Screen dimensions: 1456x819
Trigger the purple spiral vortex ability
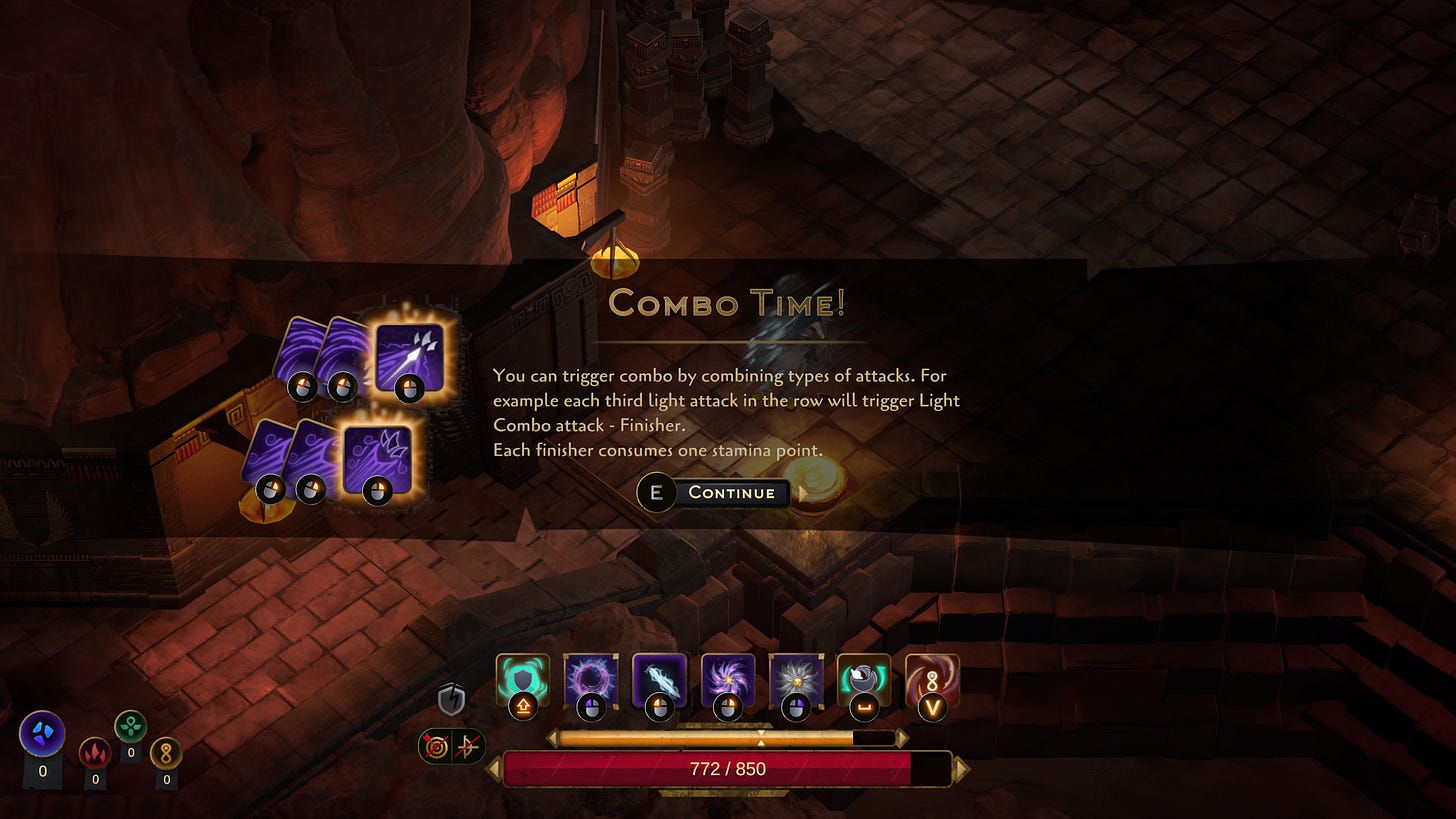coord(727,680)
